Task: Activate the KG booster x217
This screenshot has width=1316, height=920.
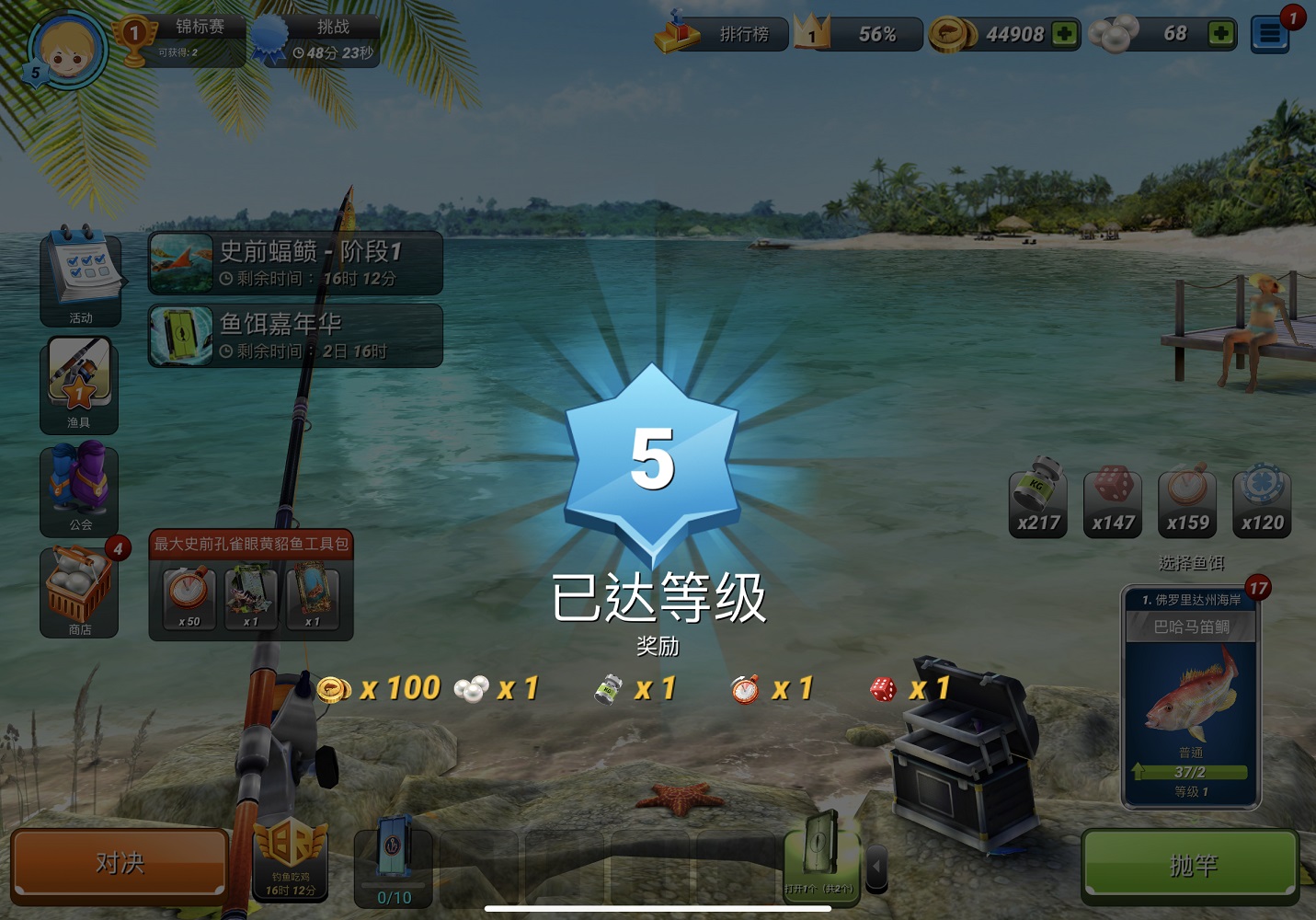Action: [x=1038, y=501]
